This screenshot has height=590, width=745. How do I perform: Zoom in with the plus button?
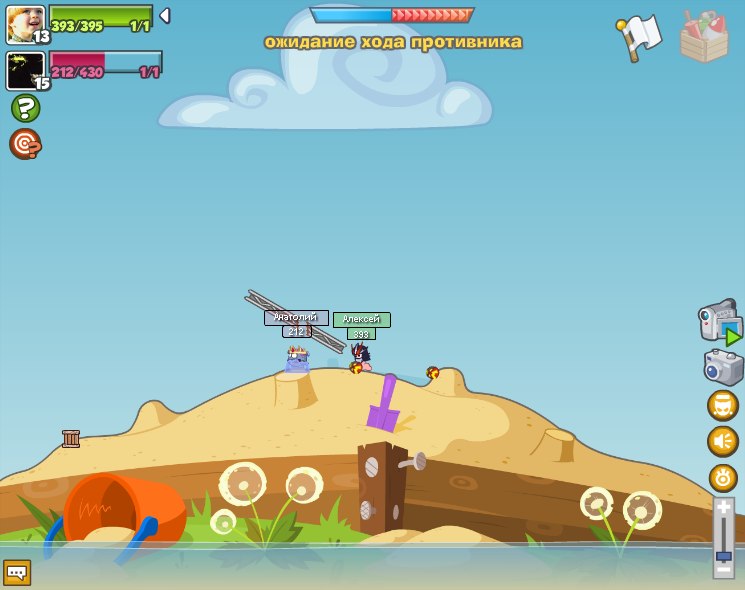pyautogui.click(x=723, y=508)
